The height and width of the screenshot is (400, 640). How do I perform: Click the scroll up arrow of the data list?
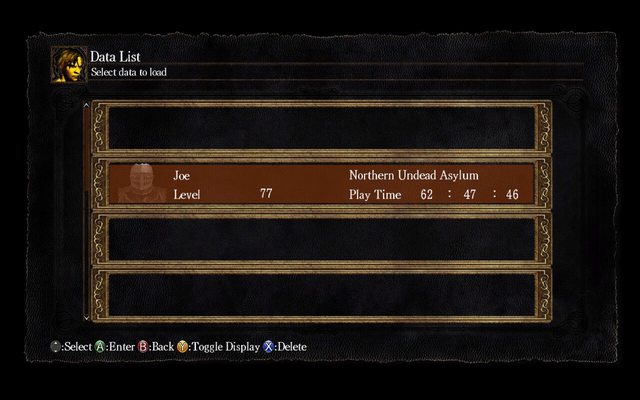coord(86,104)
